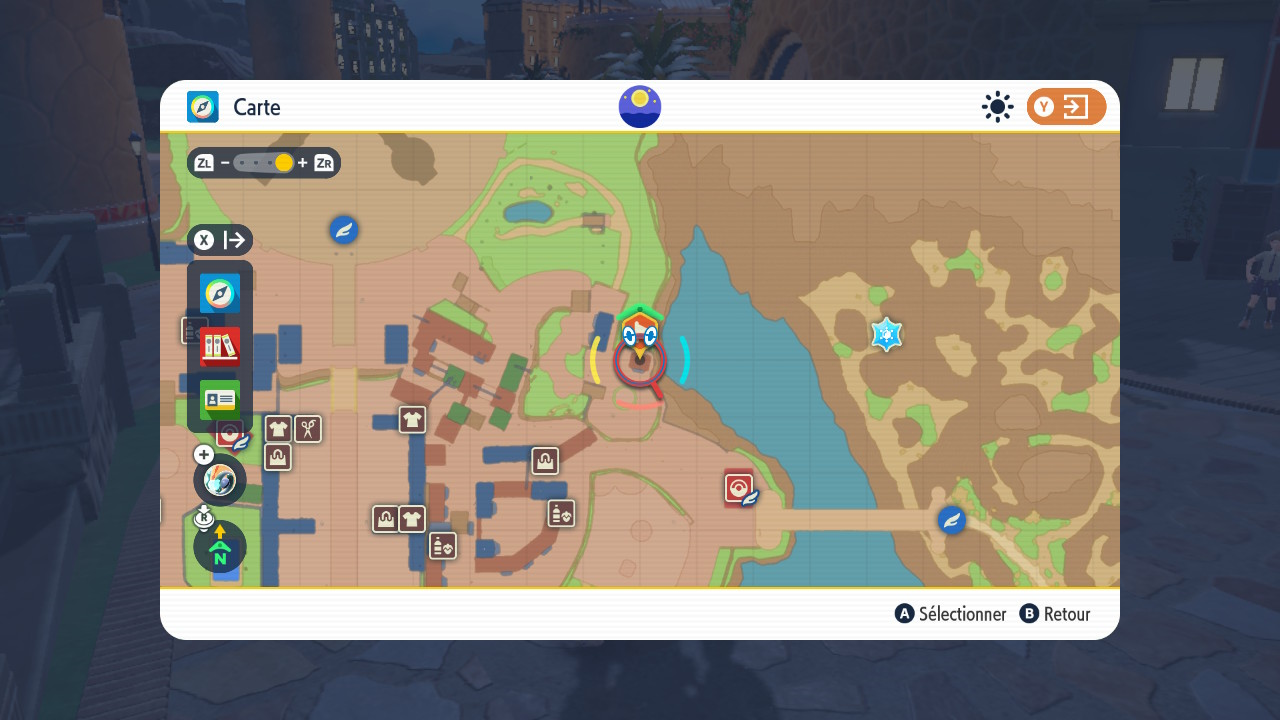
Task: Select the compass map app in side panel
Action: [x=220, y=293]
